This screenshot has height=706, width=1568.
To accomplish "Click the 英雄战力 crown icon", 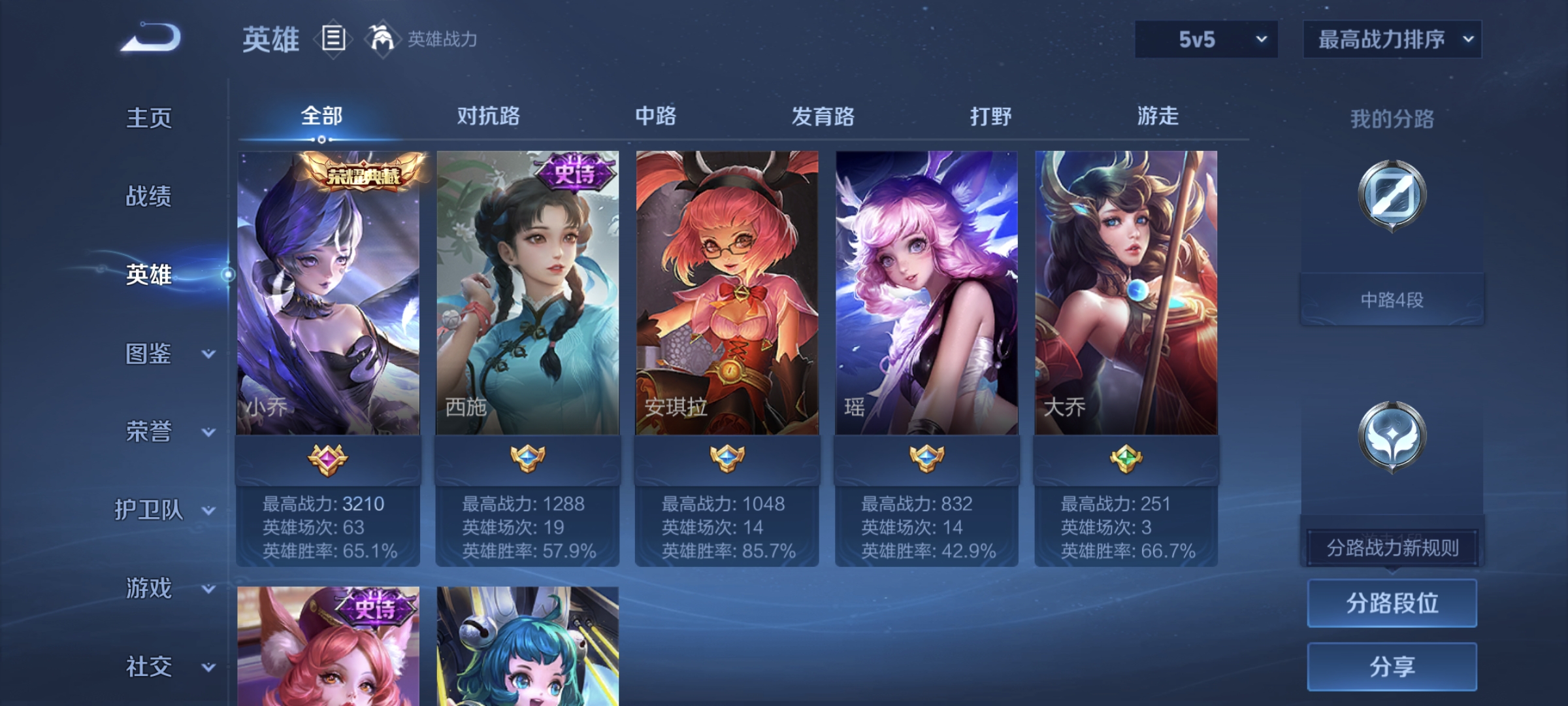I will coord(381,38).
